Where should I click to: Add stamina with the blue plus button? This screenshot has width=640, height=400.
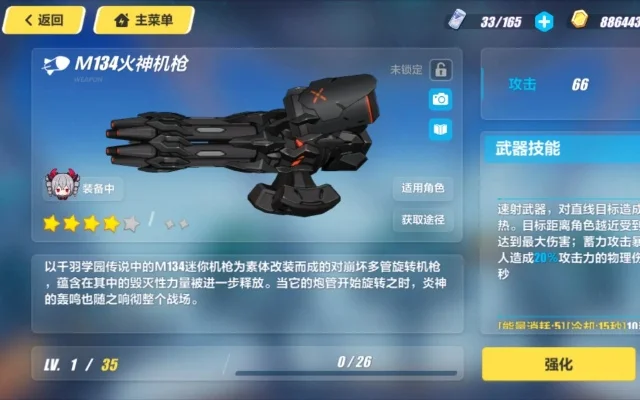tap(544, 21)
